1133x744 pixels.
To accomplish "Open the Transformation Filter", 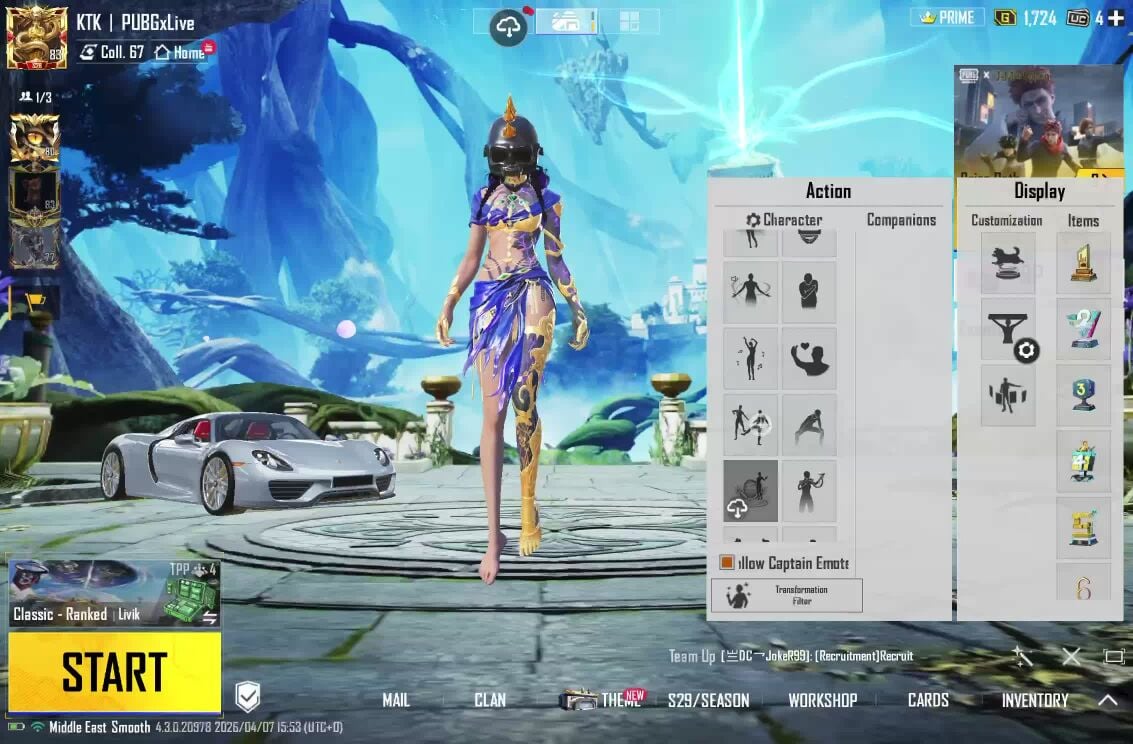I will 786,595.
